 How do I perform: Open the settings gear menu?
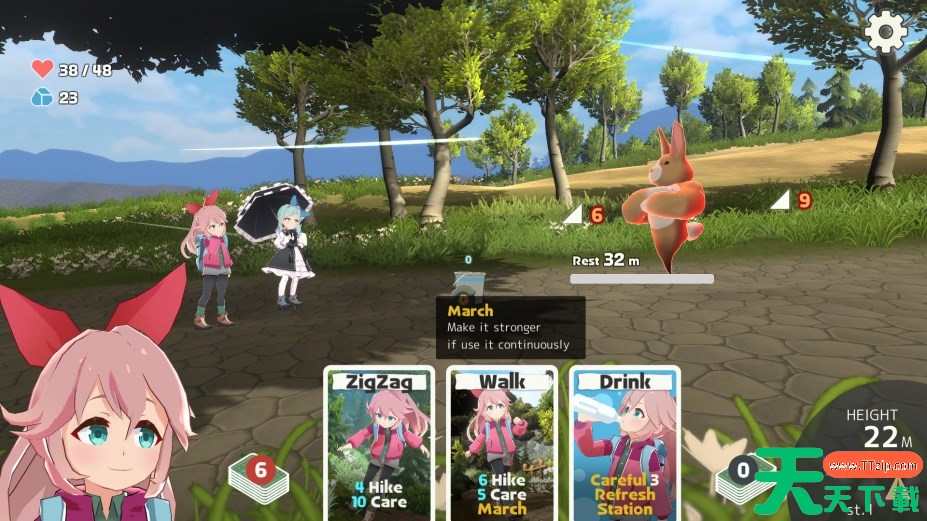[885, 32]
